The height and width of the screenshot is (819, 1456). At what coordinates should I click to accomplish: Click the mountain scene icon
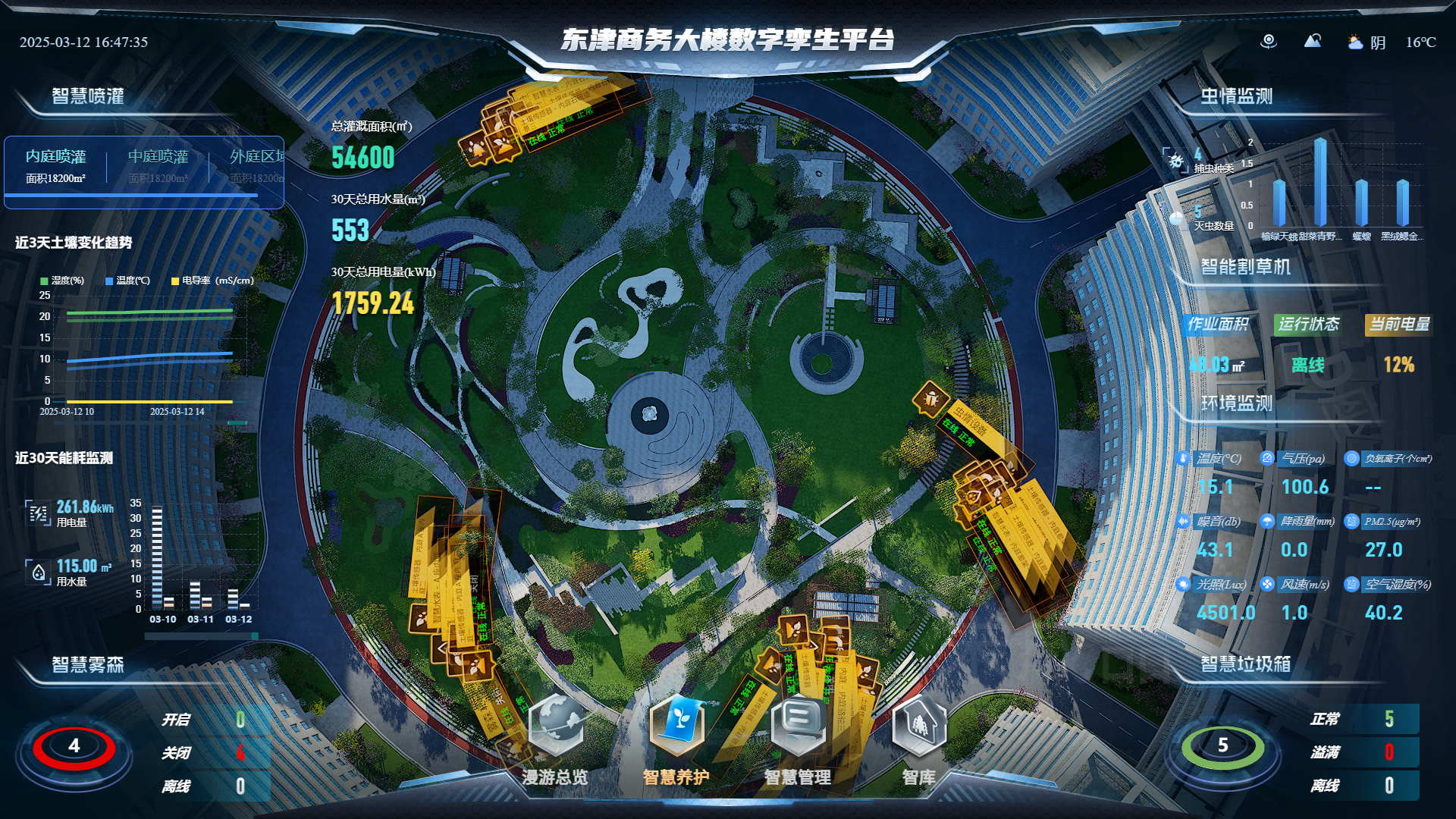pos(1312,41)
